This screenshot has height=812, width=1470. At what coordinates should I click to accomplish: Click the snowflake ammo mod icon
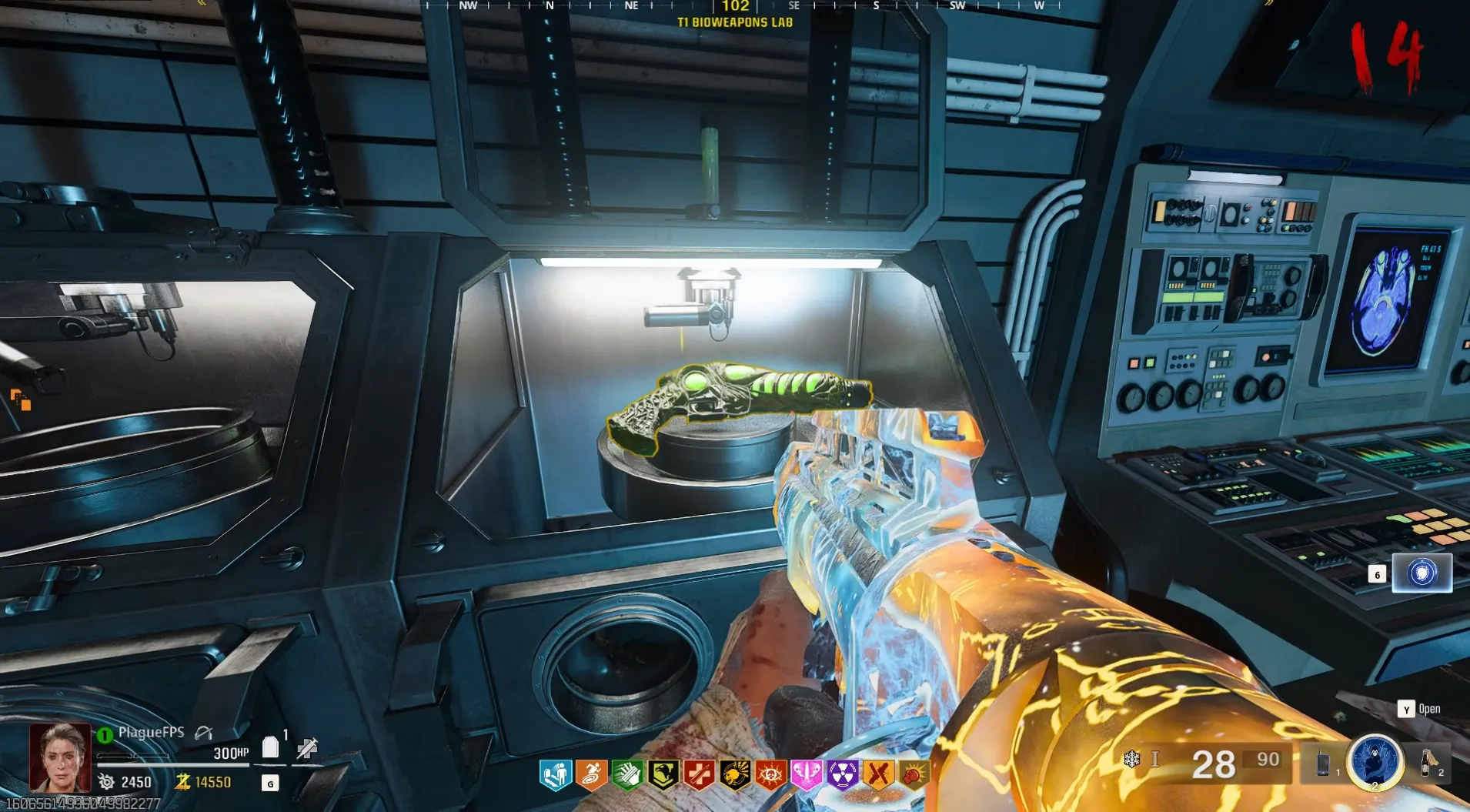point(1131,760)
